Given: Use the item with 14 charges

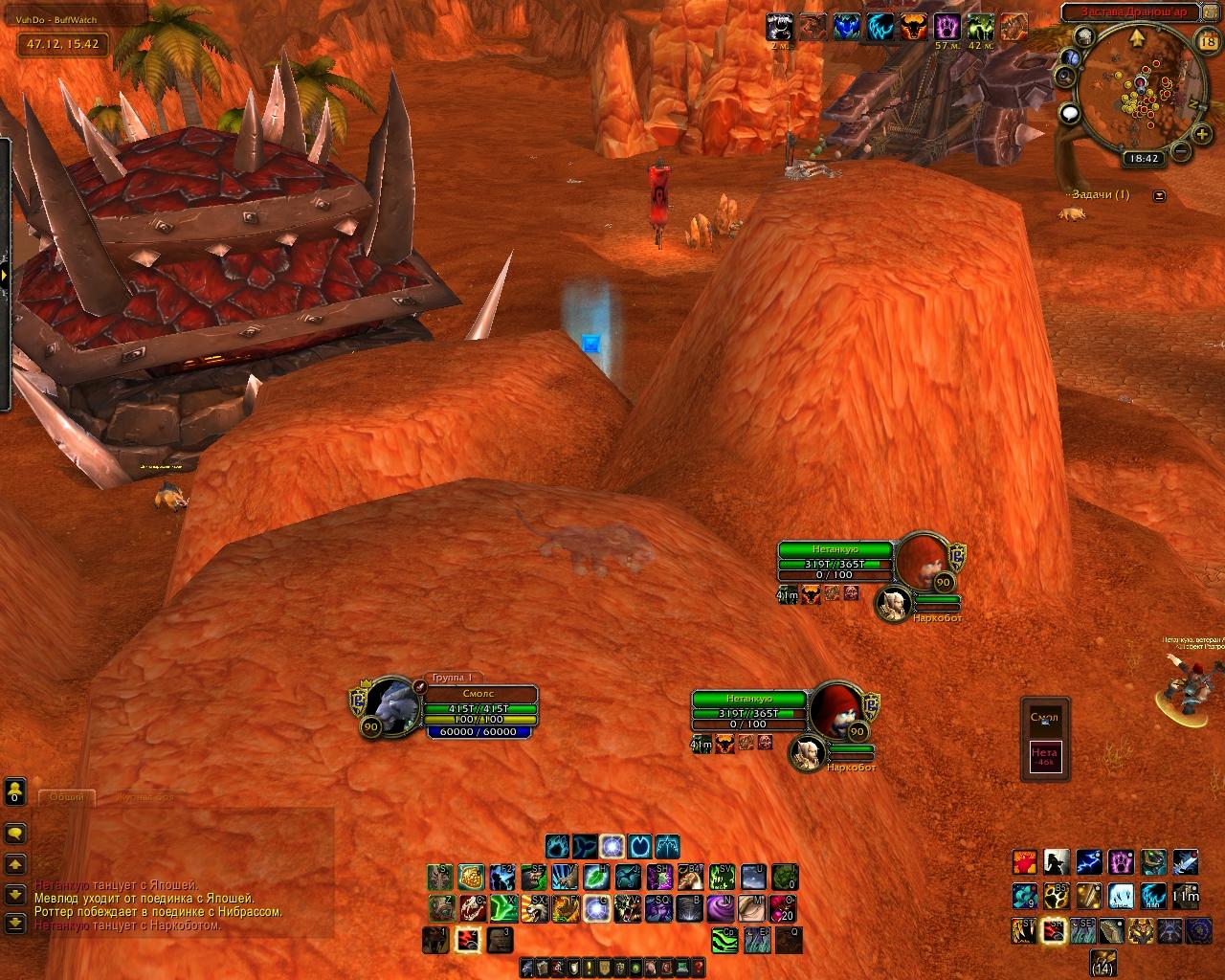Looking at the screenshot, I should [x=1102, y=960].
